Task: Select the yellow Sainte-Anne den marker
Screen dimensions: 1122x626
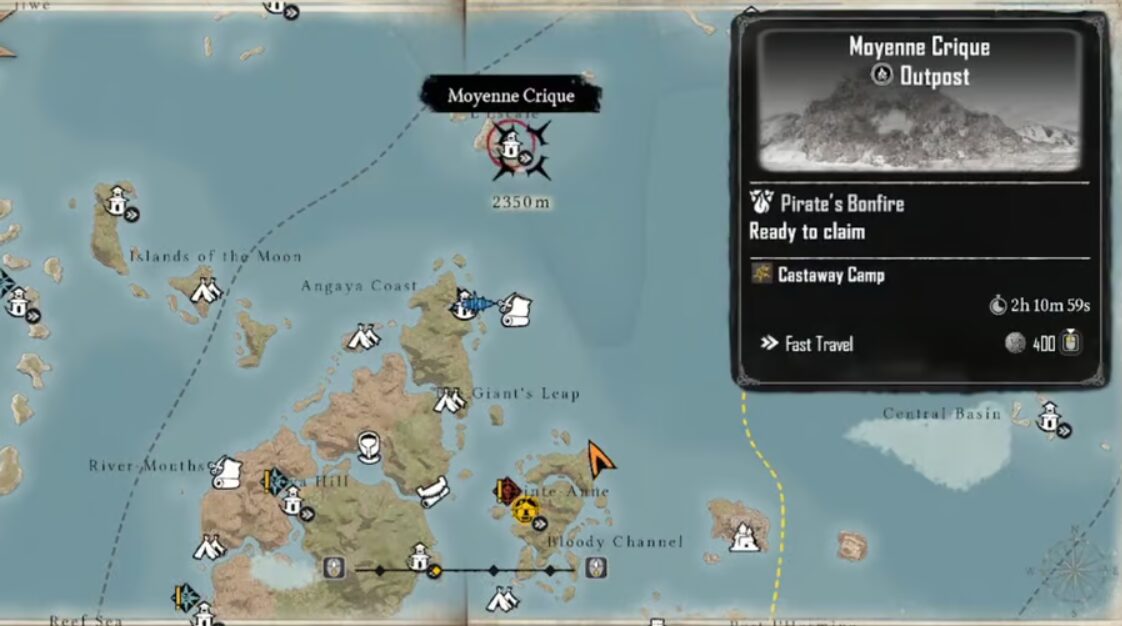Action: pyautogui.click(x=524, y=511)
